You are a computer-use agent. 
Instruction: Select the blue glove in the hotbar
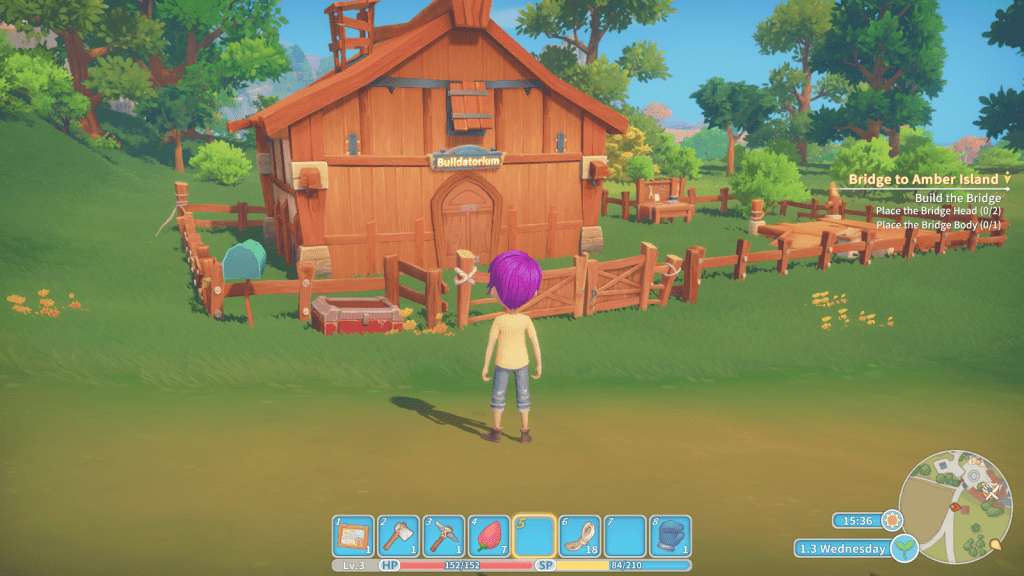pyautogui.click(x=669, y=536)
